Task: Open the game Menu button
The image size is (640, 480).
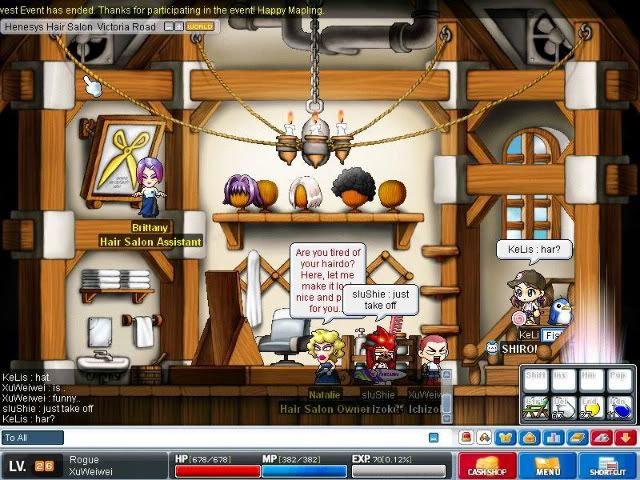Action: pos(547,466)
